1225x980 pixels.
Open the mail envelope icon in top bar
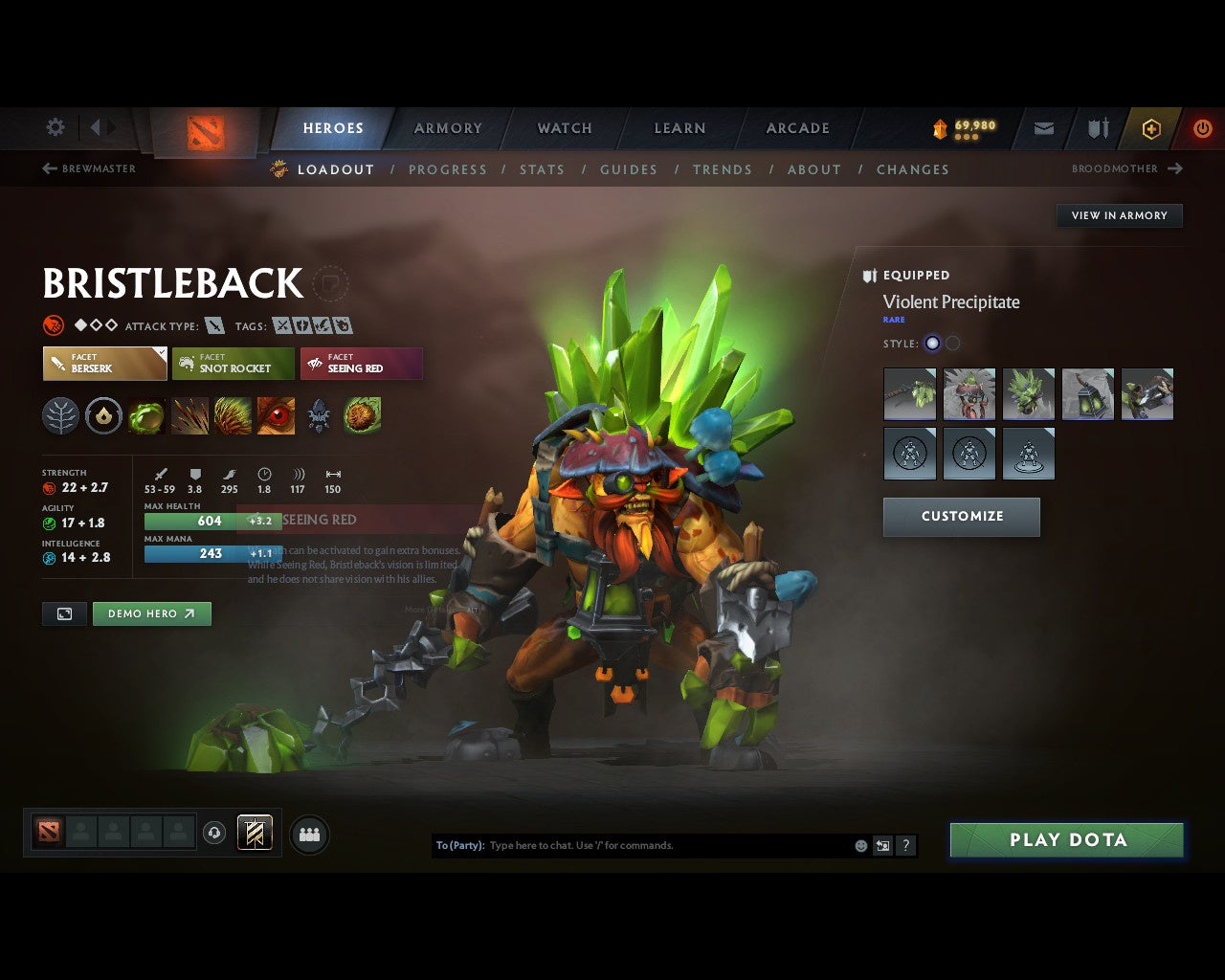tap(1042, 128)
